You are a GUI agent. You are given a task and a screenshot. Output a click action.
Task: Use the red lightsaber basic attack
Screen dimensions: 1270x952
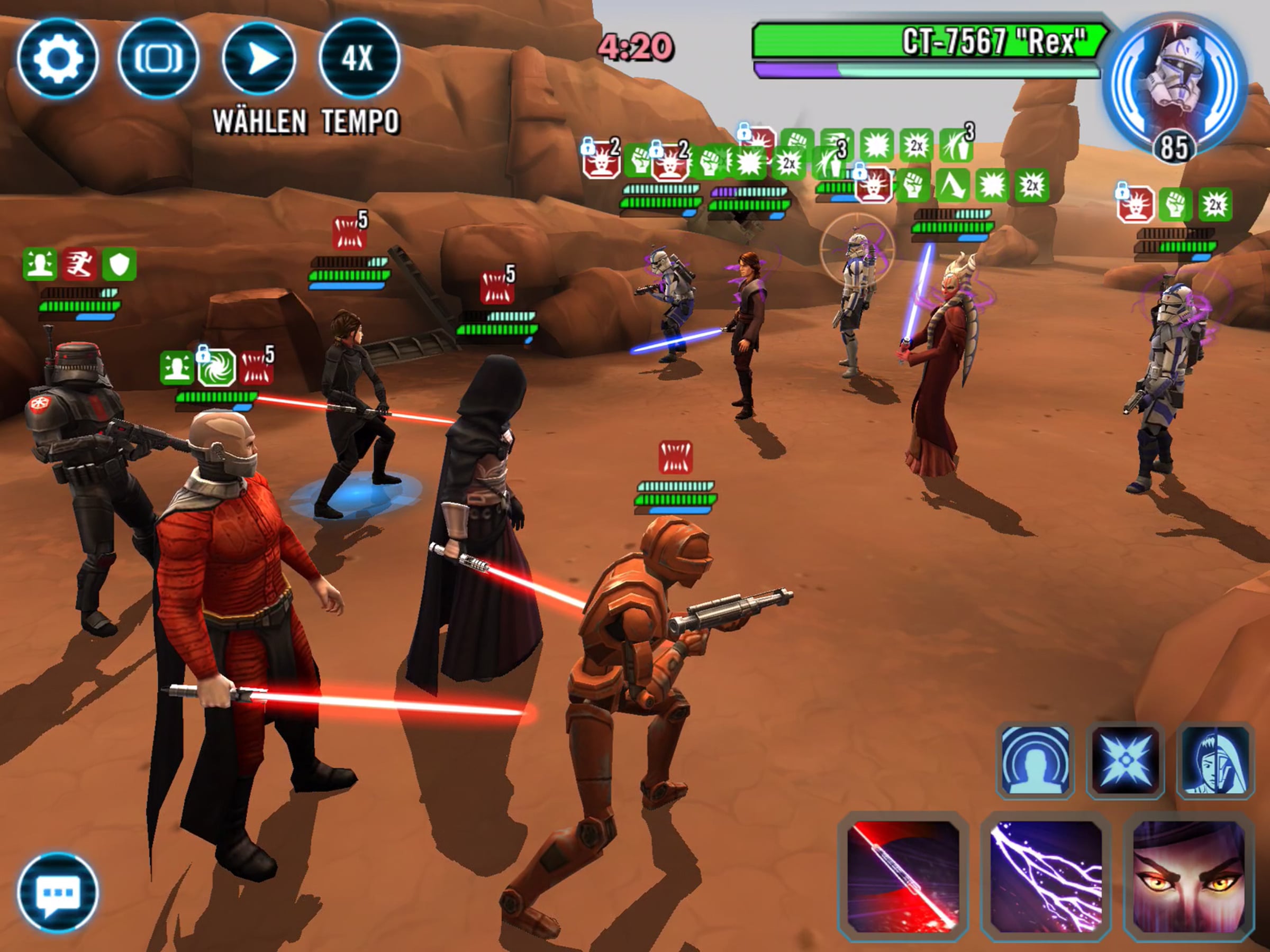pos(903,876)
